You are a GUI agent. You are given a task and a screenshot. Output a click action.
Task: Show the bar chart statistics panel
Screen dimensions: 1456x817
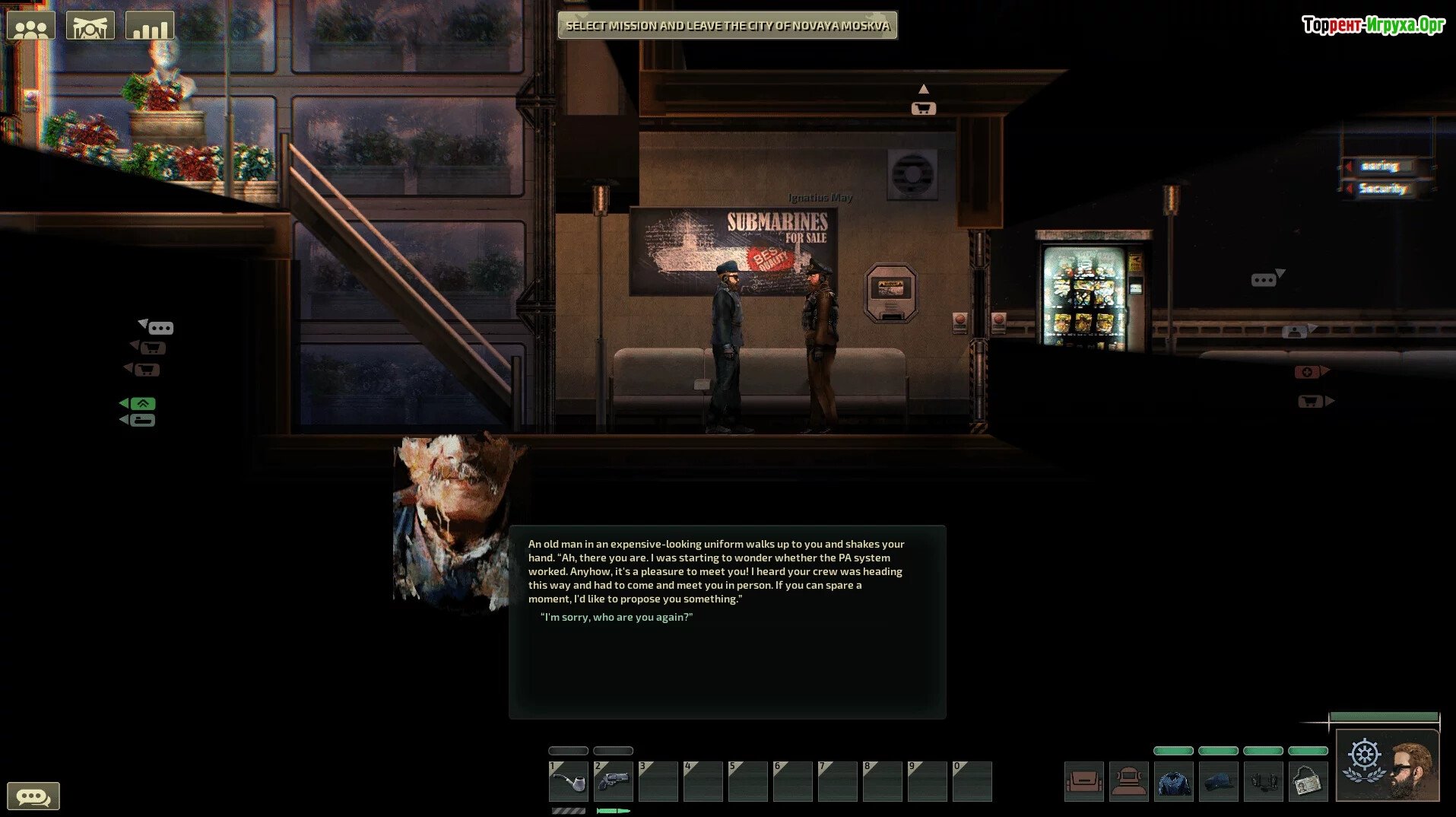point(150,26)
